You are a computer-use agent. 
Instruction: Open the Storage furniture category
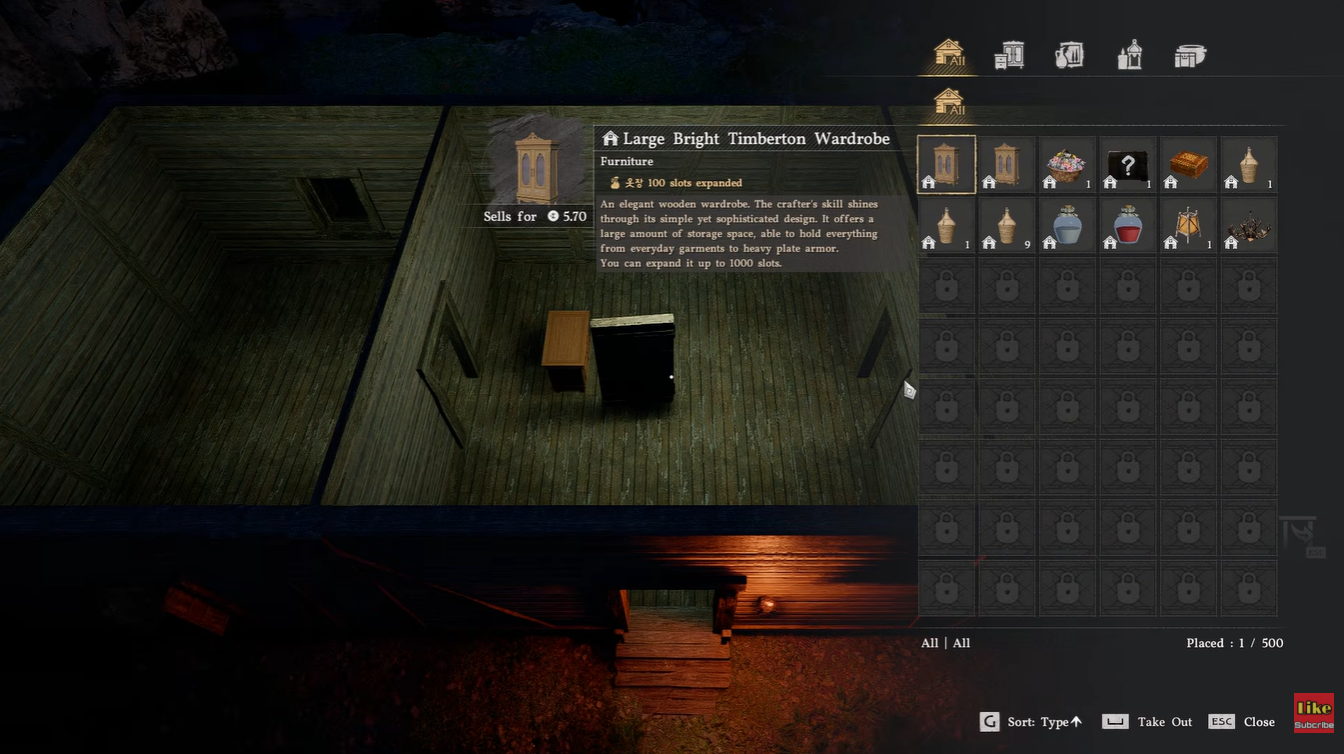point(1009,55)
